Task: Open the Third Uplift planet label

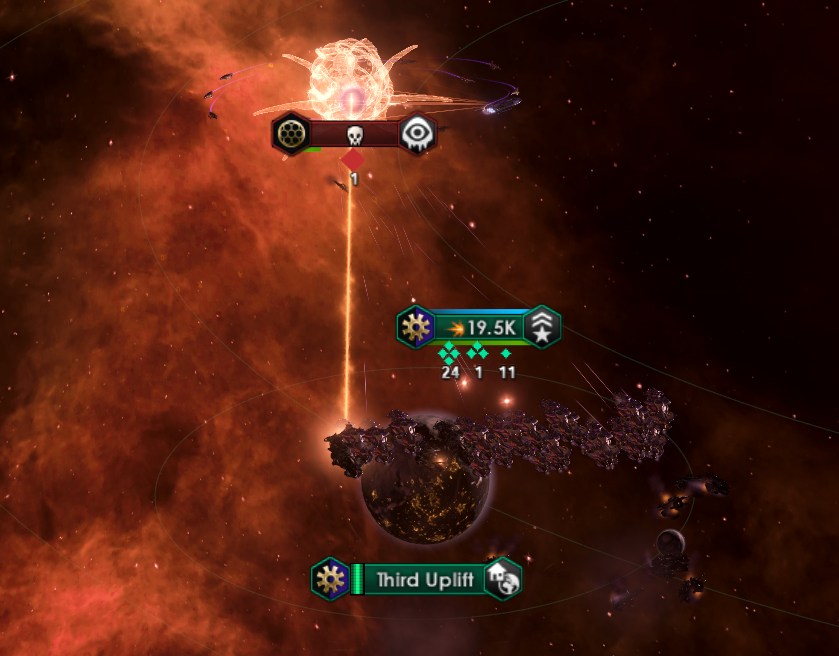Action: point(425,579)
